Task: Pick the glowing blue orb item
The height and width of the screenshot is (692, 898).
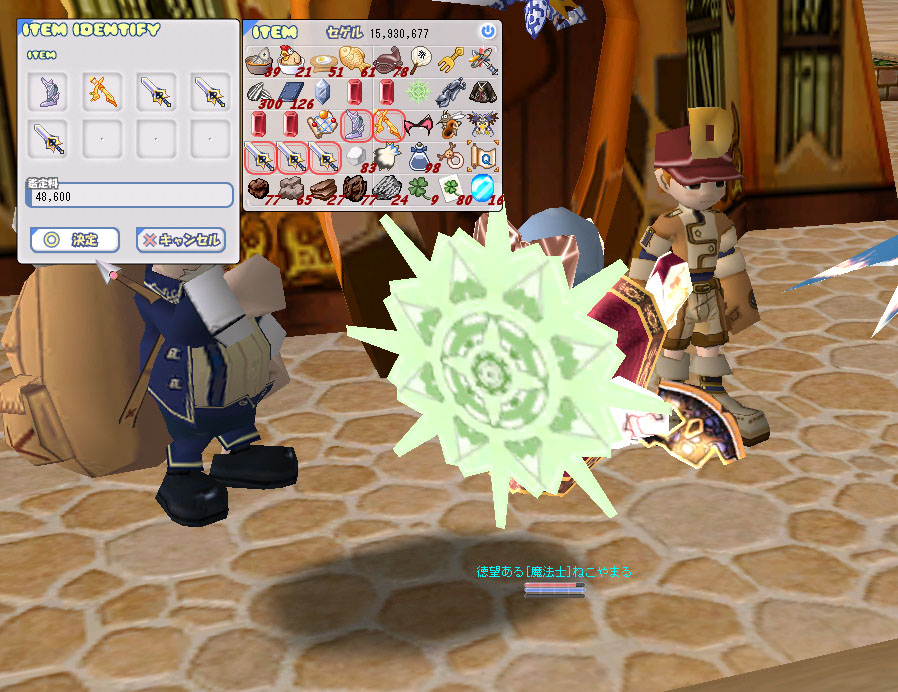Action: pyautogui.click(x=484, y=188)
